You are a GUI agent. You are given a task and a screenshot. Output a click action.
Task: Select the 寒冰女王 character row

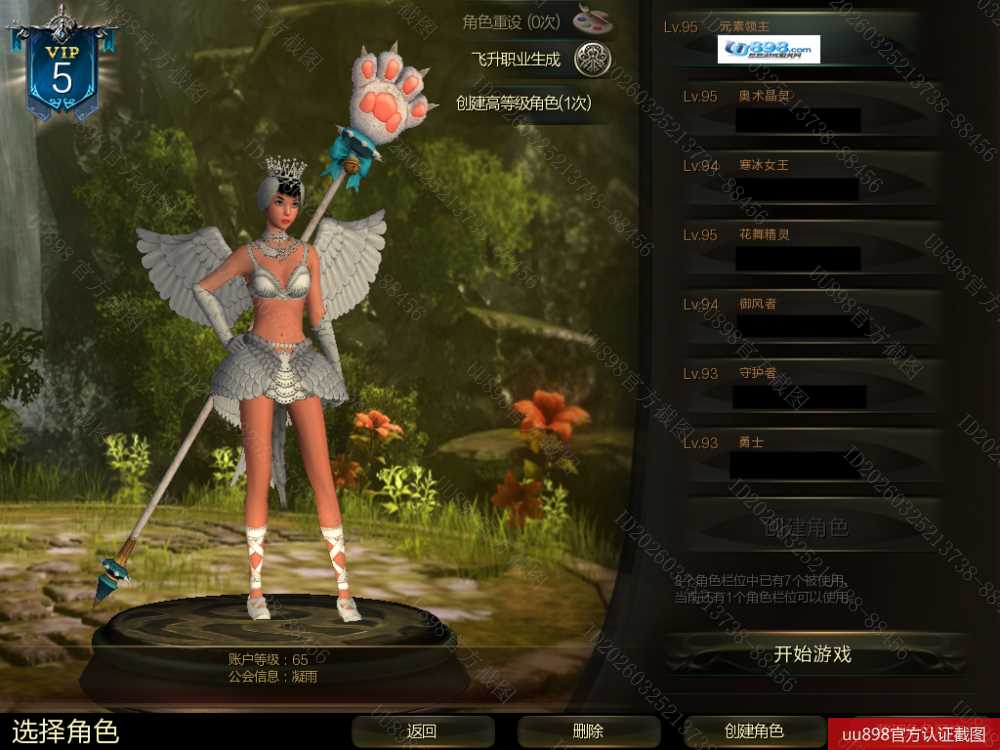click(800, 178)
